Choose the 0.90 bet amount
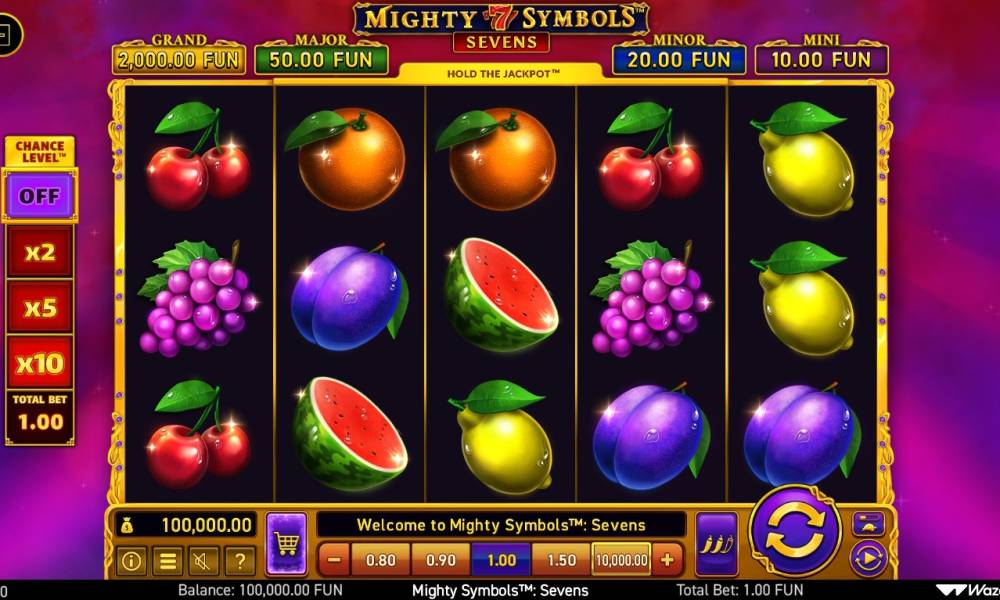This screenshot has height=600, width=1000. pyautogui.click(x=441, y=560)
